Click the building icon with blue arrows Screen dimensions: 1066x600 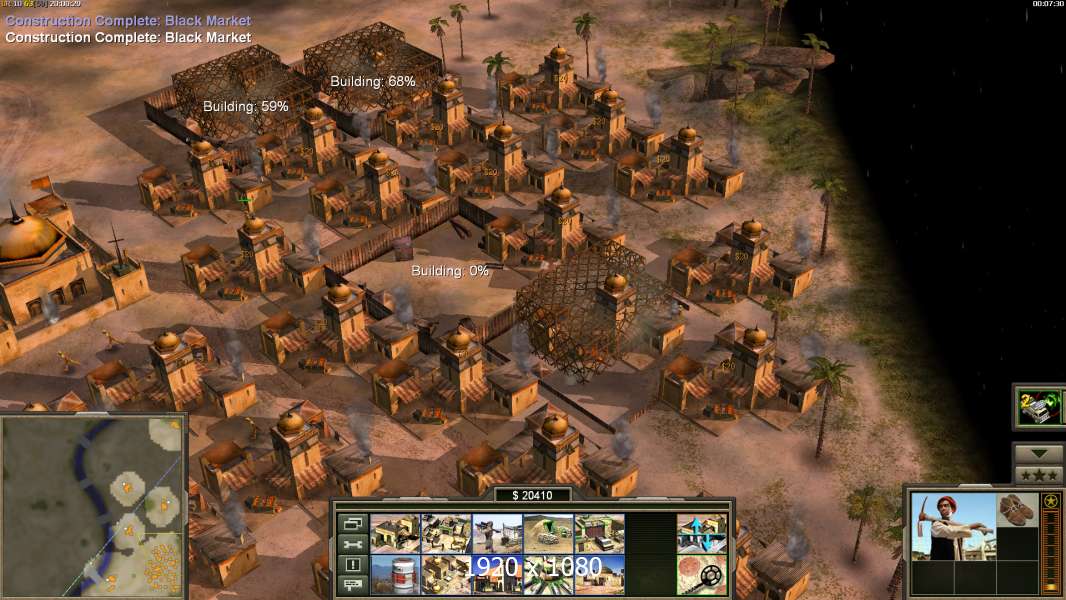click(x=701, y=534)
